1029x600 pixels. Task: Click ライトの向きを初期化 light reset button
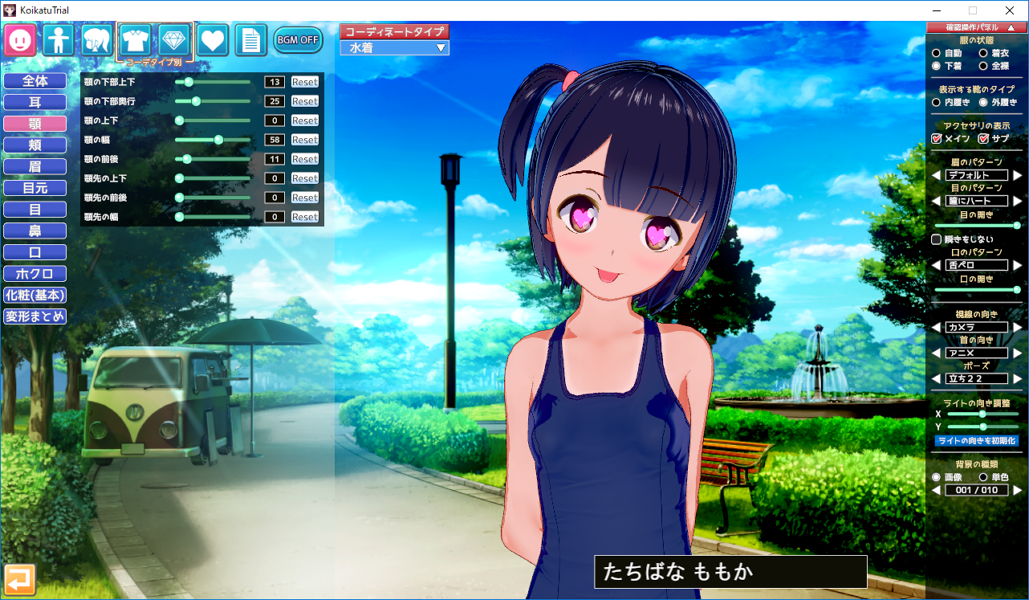pyautogui.click(x=976, y=441)
